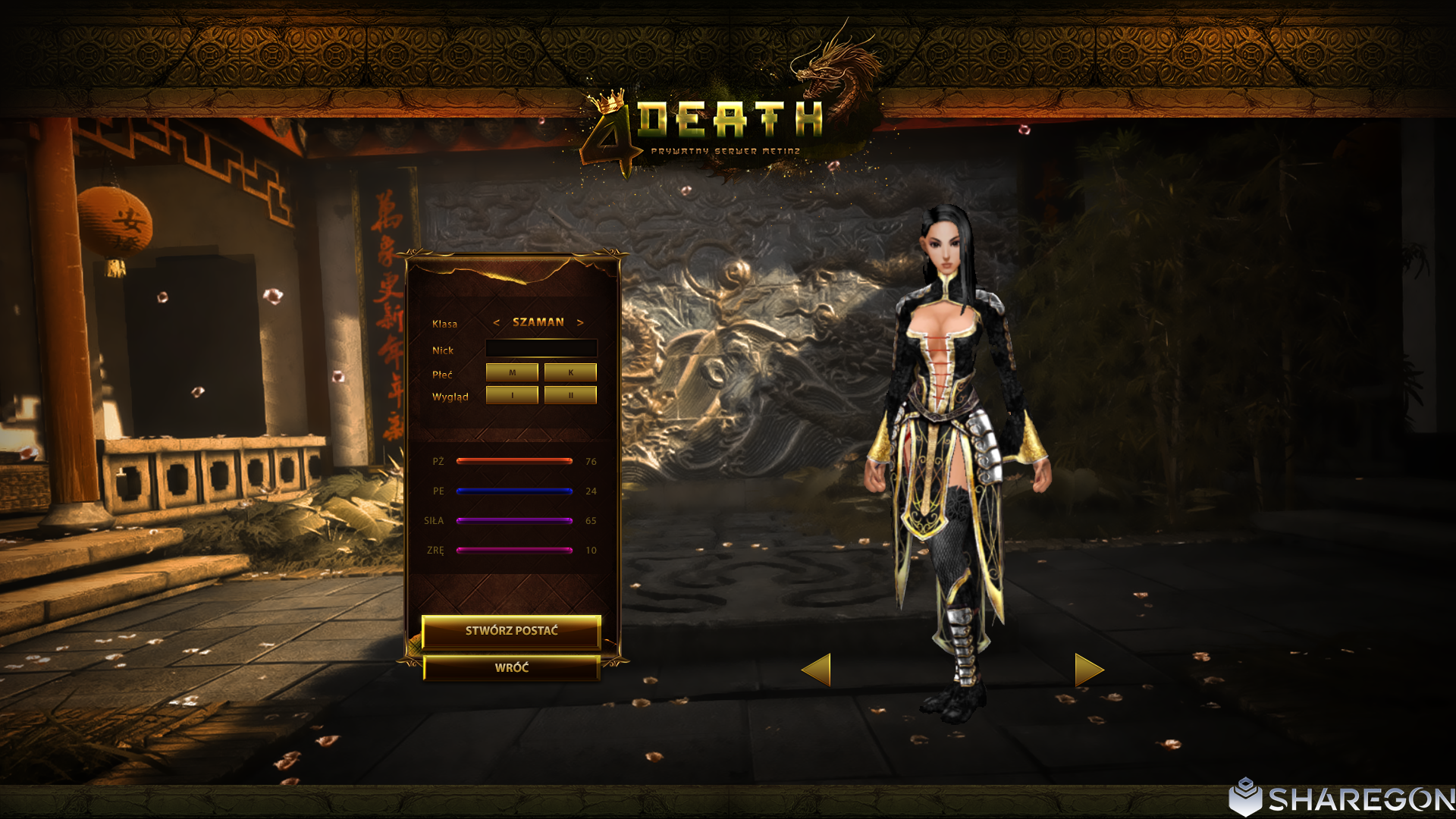This screenshot has width=1456, height=819.
Task: Choose male gender button M
Action: click(512, 372)
